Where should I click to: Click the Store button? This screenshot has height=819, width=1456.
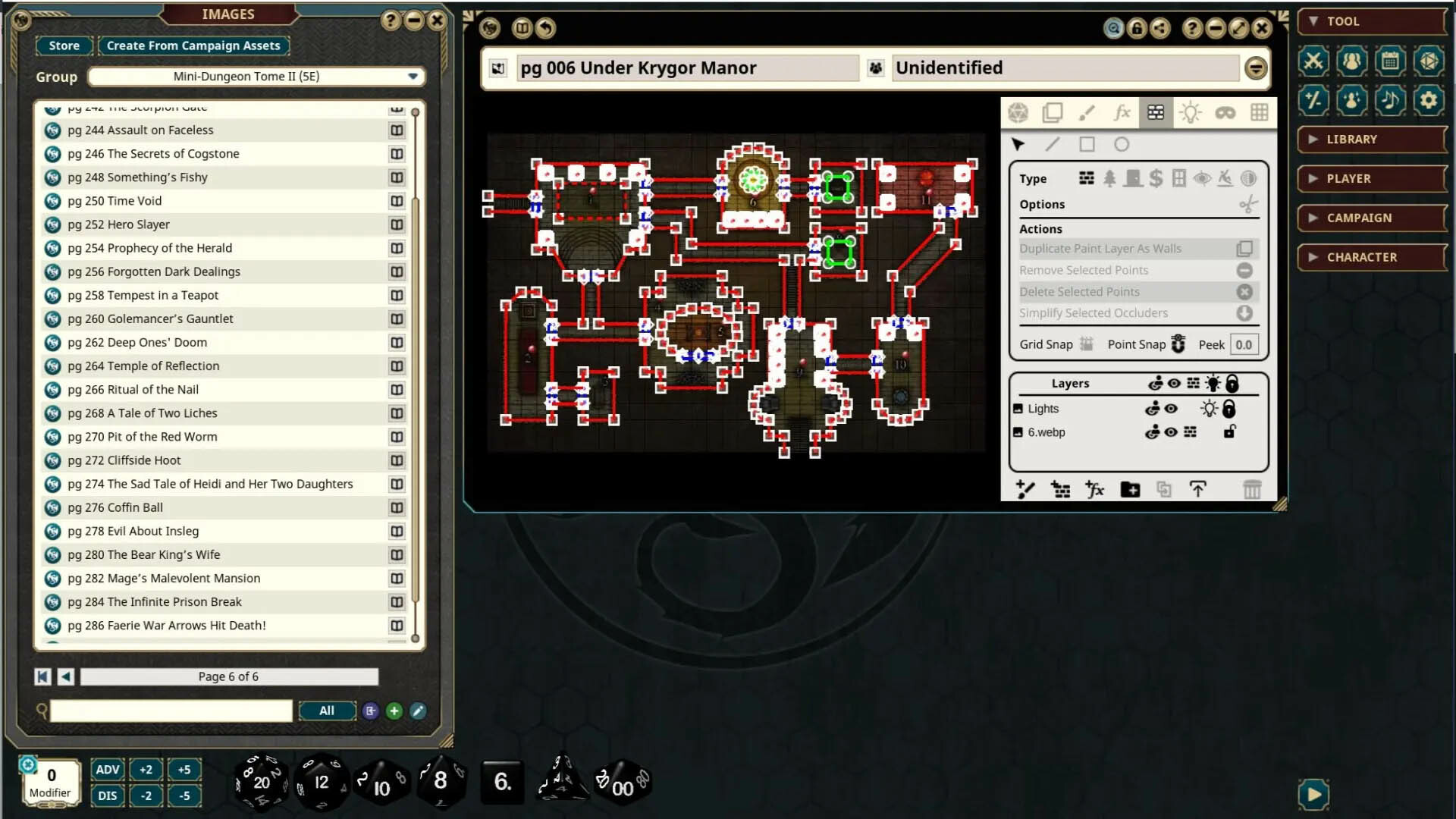64,45
